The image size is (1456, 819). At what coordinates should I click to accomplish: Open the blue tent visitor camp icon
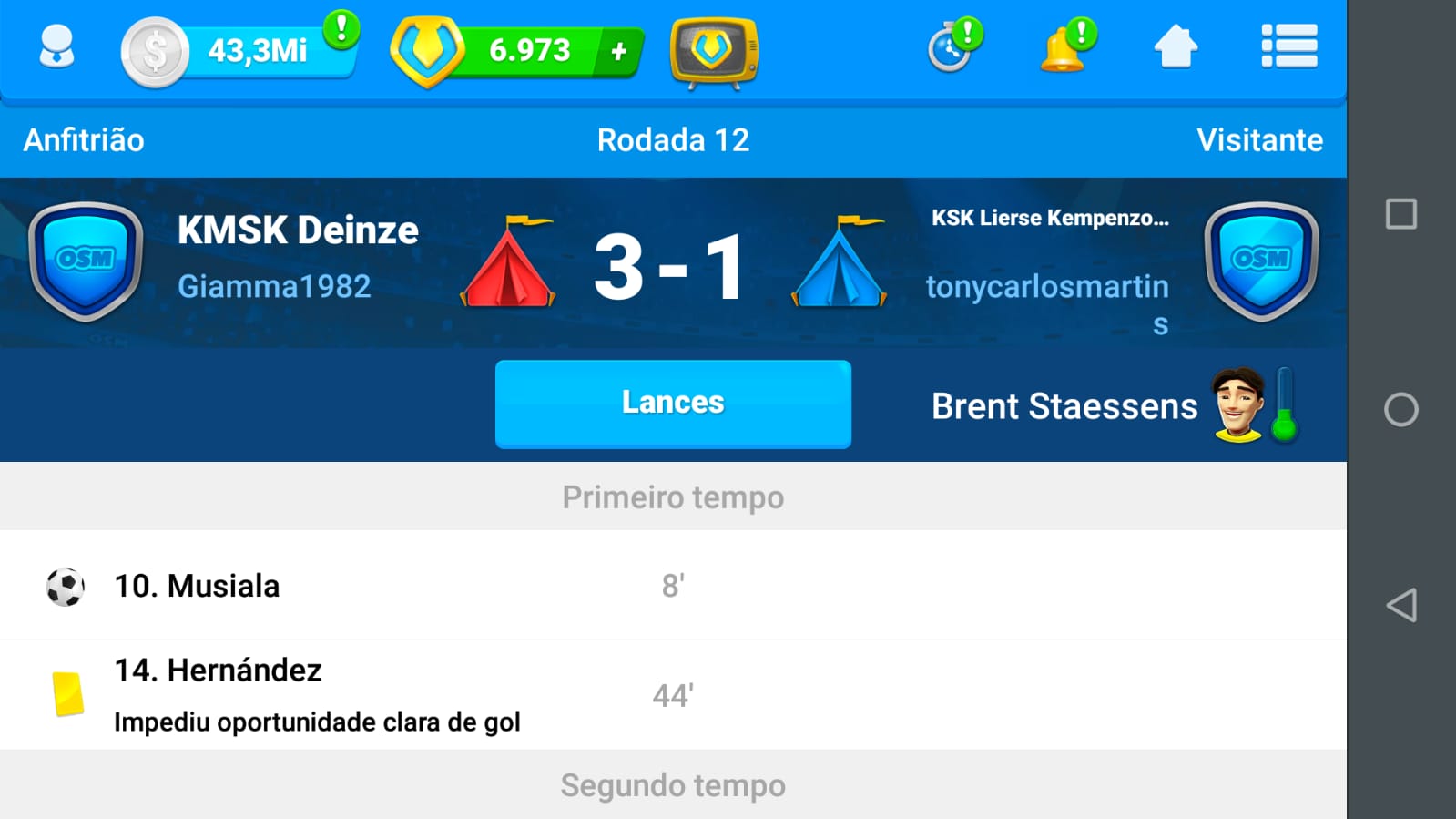point(840,263)
